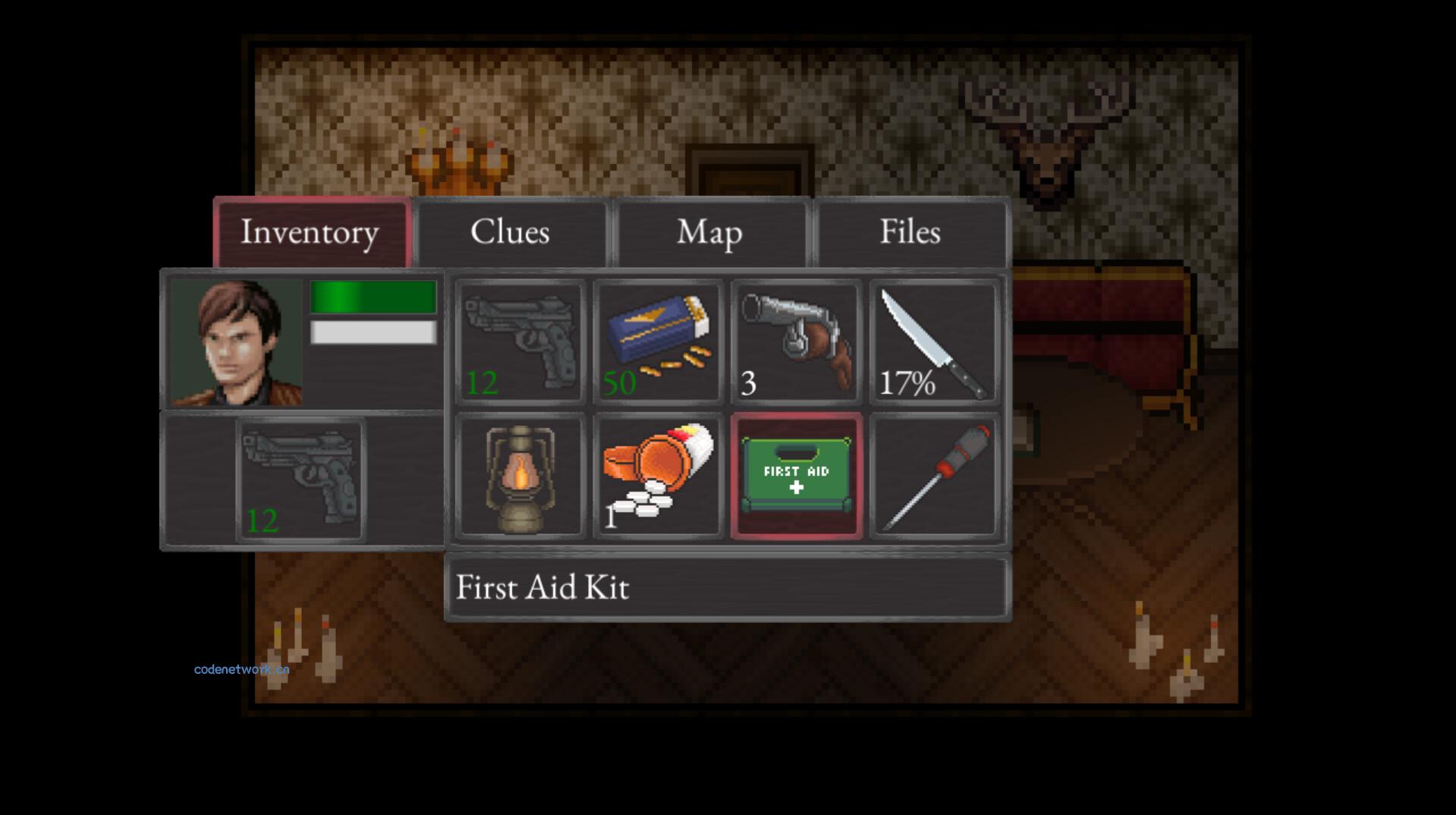This screenshot has height=815, width=1456.
Task: Click the character portrait
Action: (x=236, y=341)
